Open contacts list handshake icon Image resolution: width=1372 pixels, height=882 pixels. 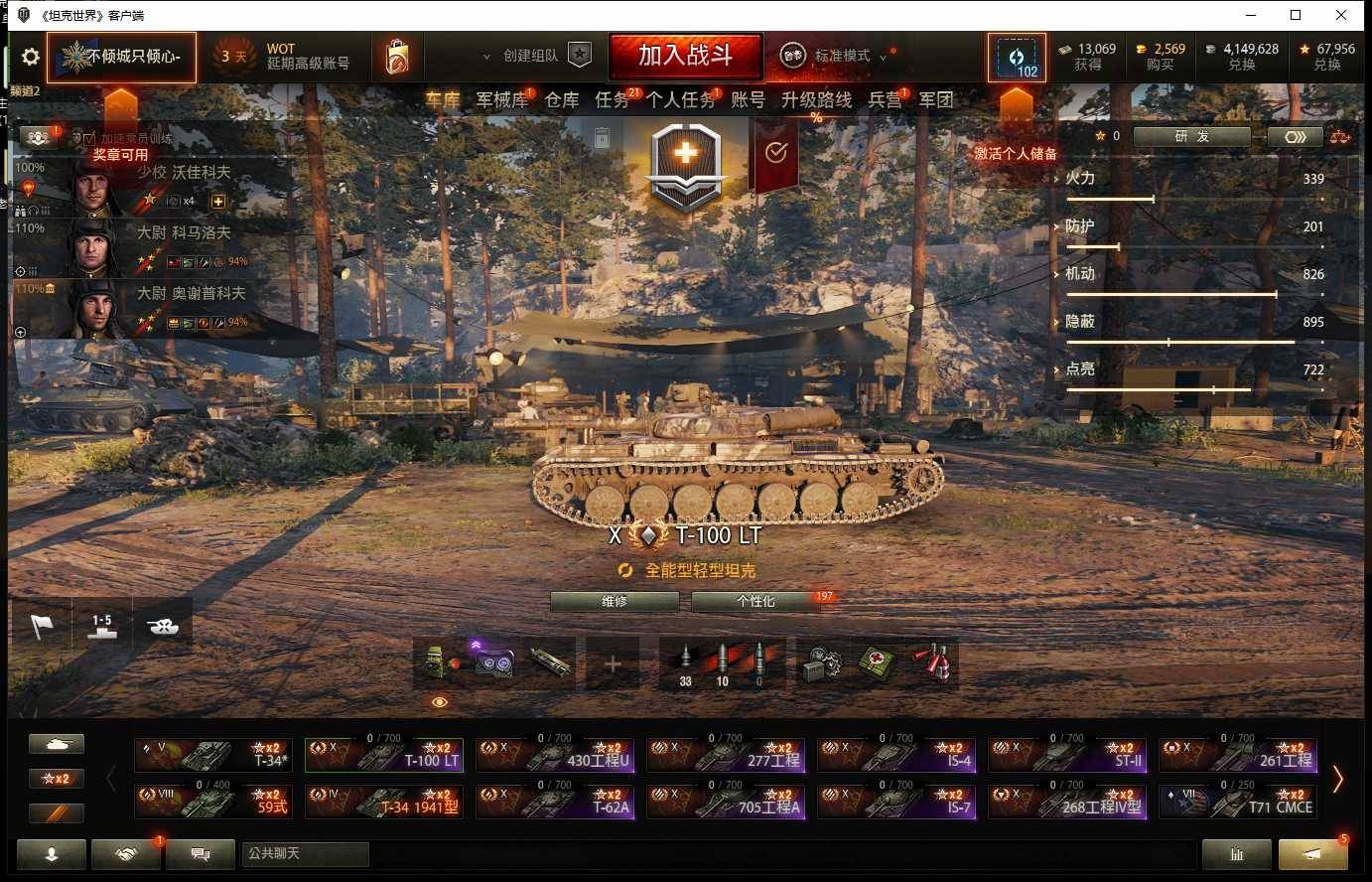click(126, 854)
